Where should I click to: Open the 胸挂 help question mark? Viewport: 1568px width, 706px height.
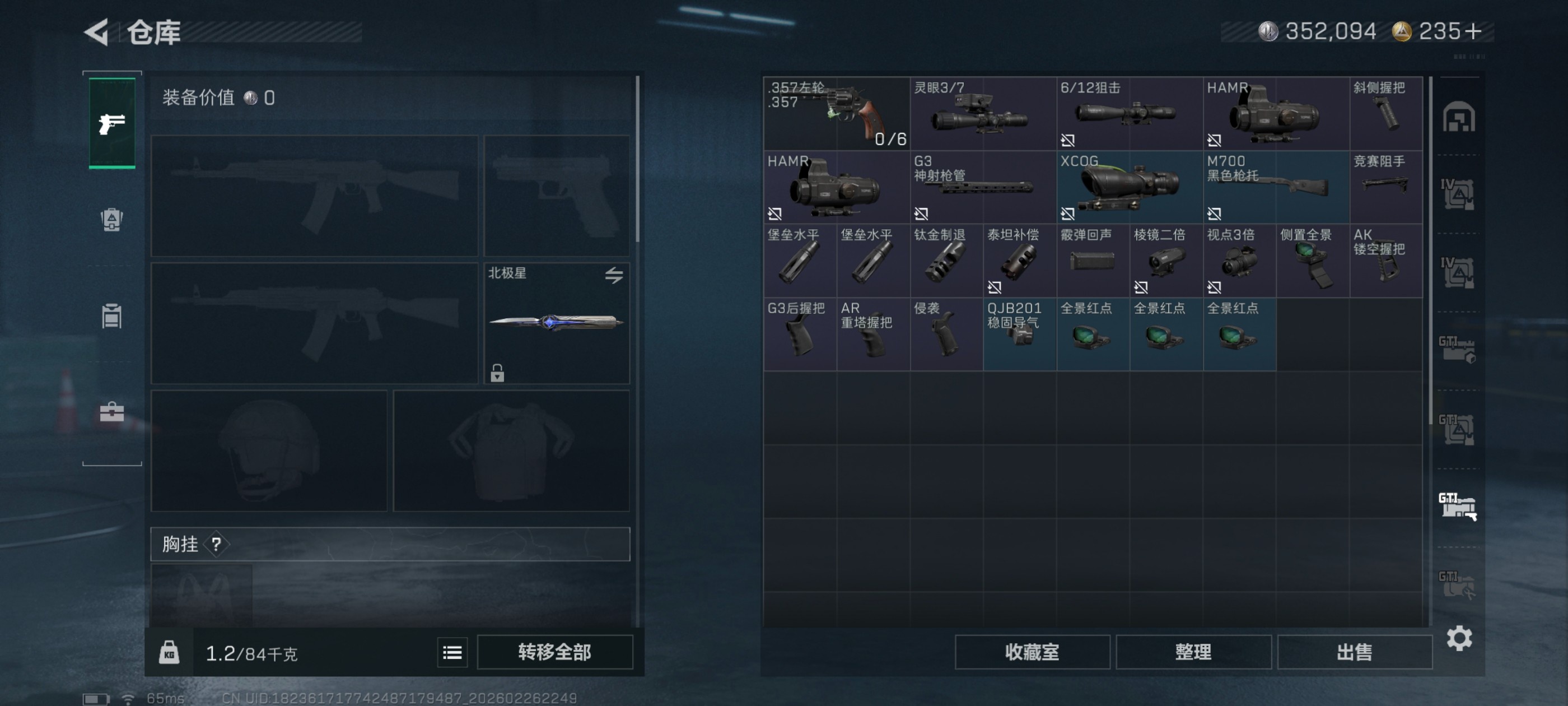point(216,544)
